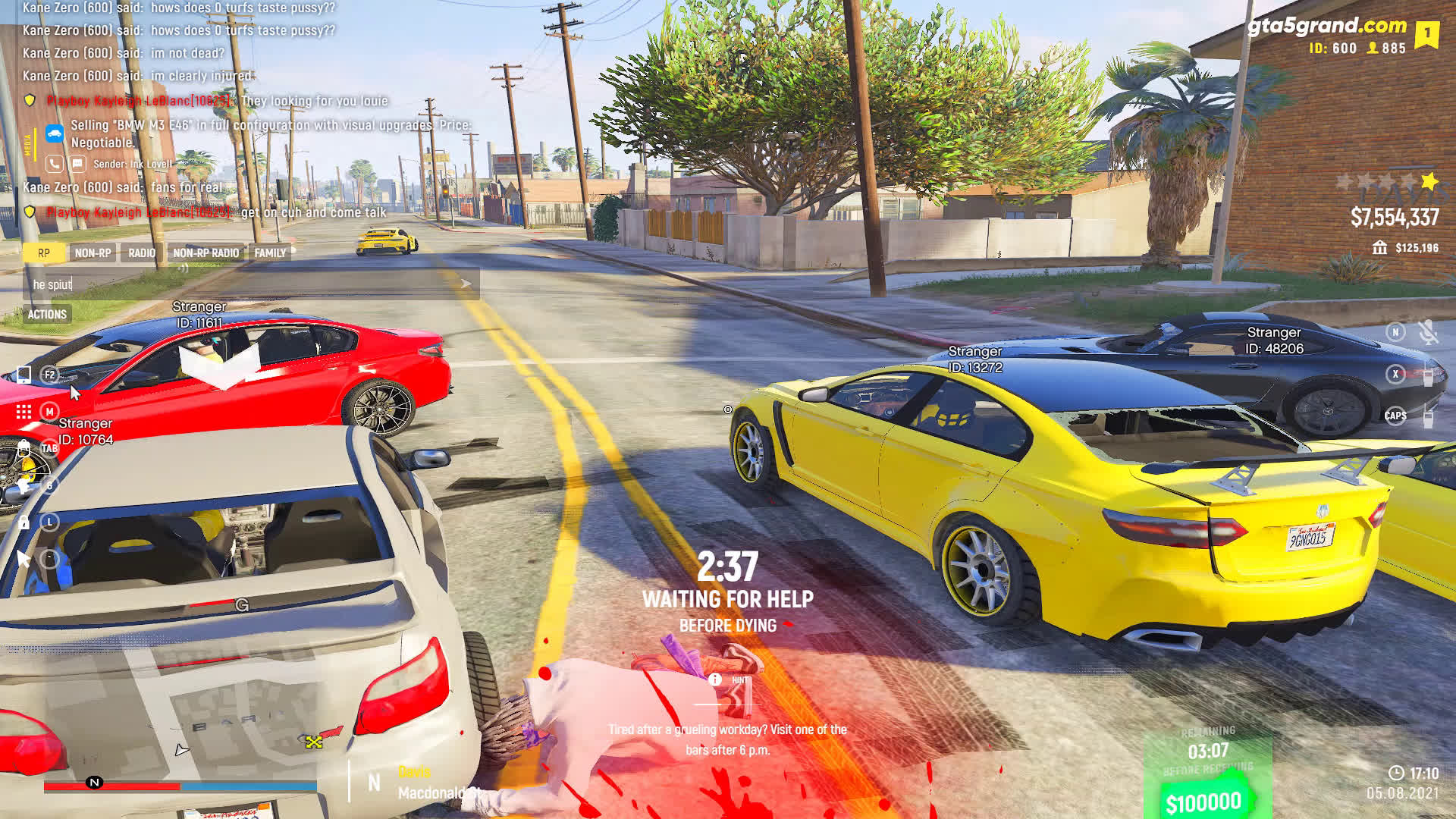Open the backpack inventory icon
The image size is (1456, 819).
[x=24, y=448]
